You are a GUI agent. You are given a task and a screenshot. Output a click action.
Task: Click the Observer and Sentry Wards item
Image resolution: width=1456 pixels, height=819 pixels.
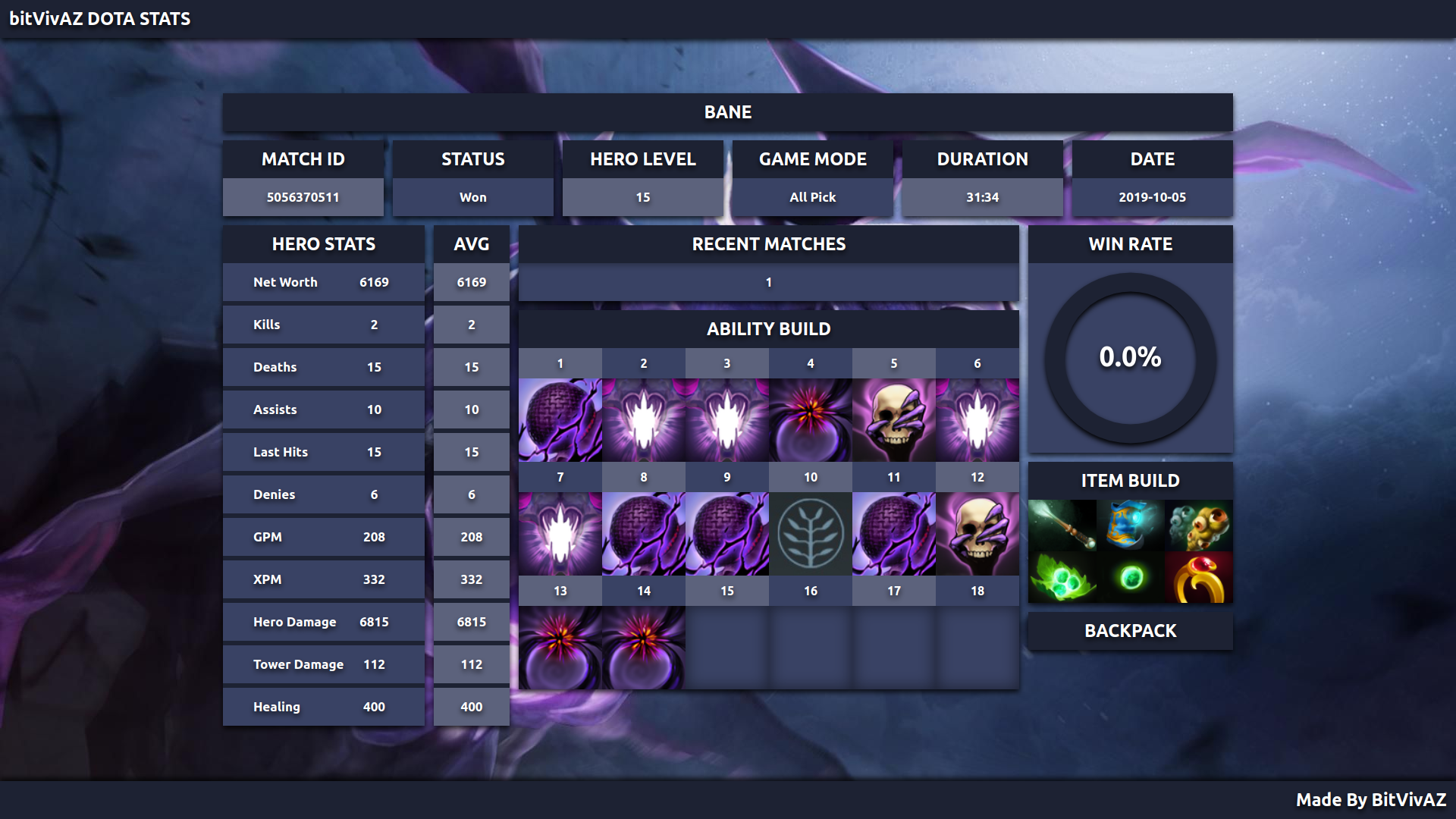1198,526
